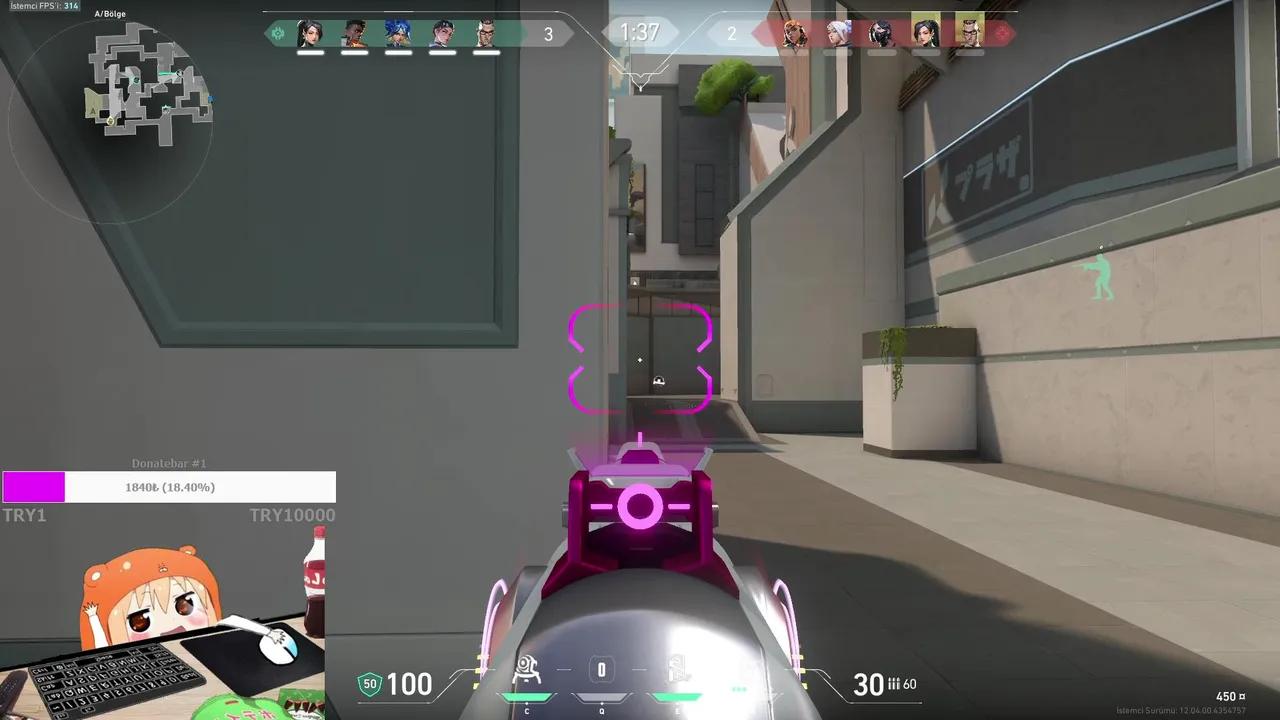
Task: Click the Alarmbot ability icon (Q)
Action: click(x=600, y=671)
